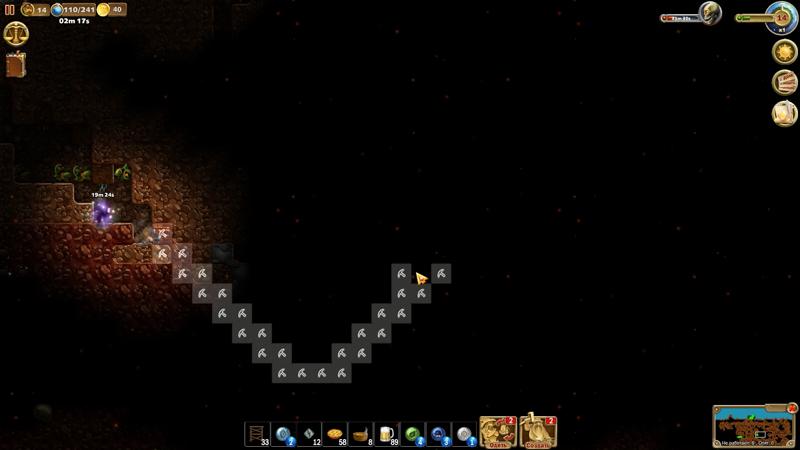This screenshot has width=800, height=450.
Task: Open the parchment scroll with golden seal
Action: (784, 113)
